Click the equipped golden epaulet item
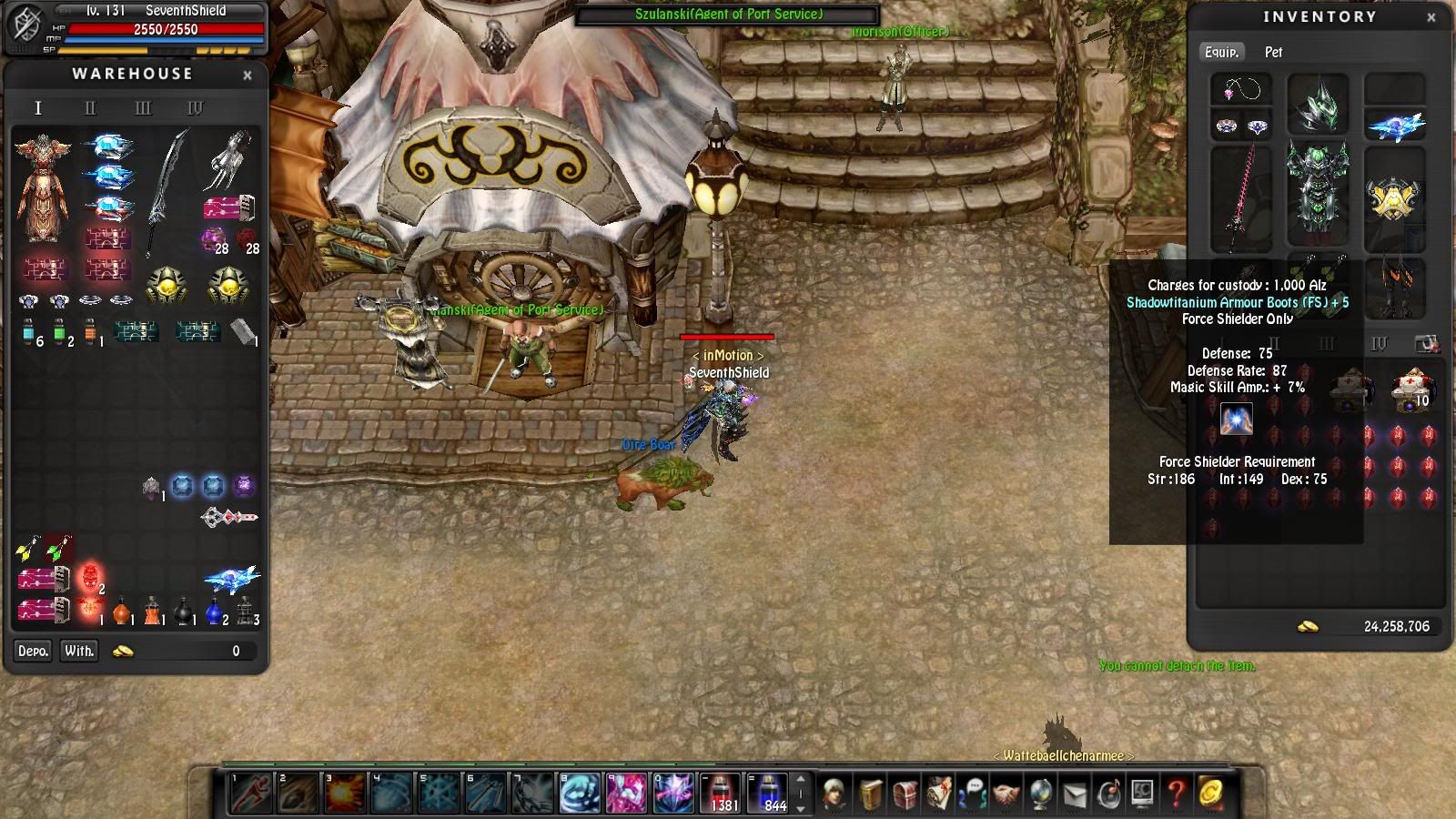1456x819 pixels. click(x=1393, y=197)
